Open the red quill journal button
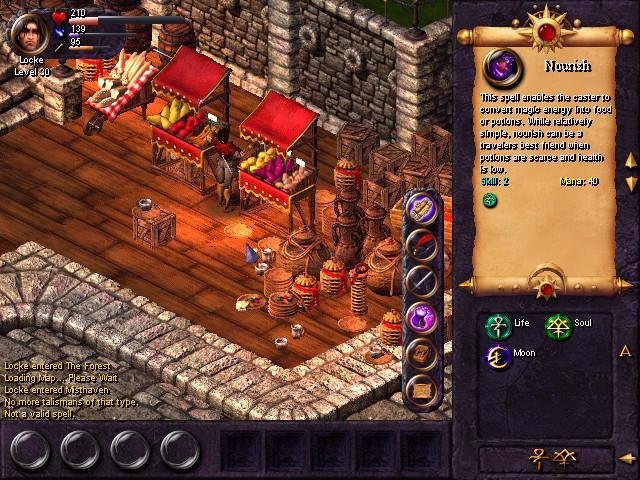 pyautogui.click(x=422, y=244)
